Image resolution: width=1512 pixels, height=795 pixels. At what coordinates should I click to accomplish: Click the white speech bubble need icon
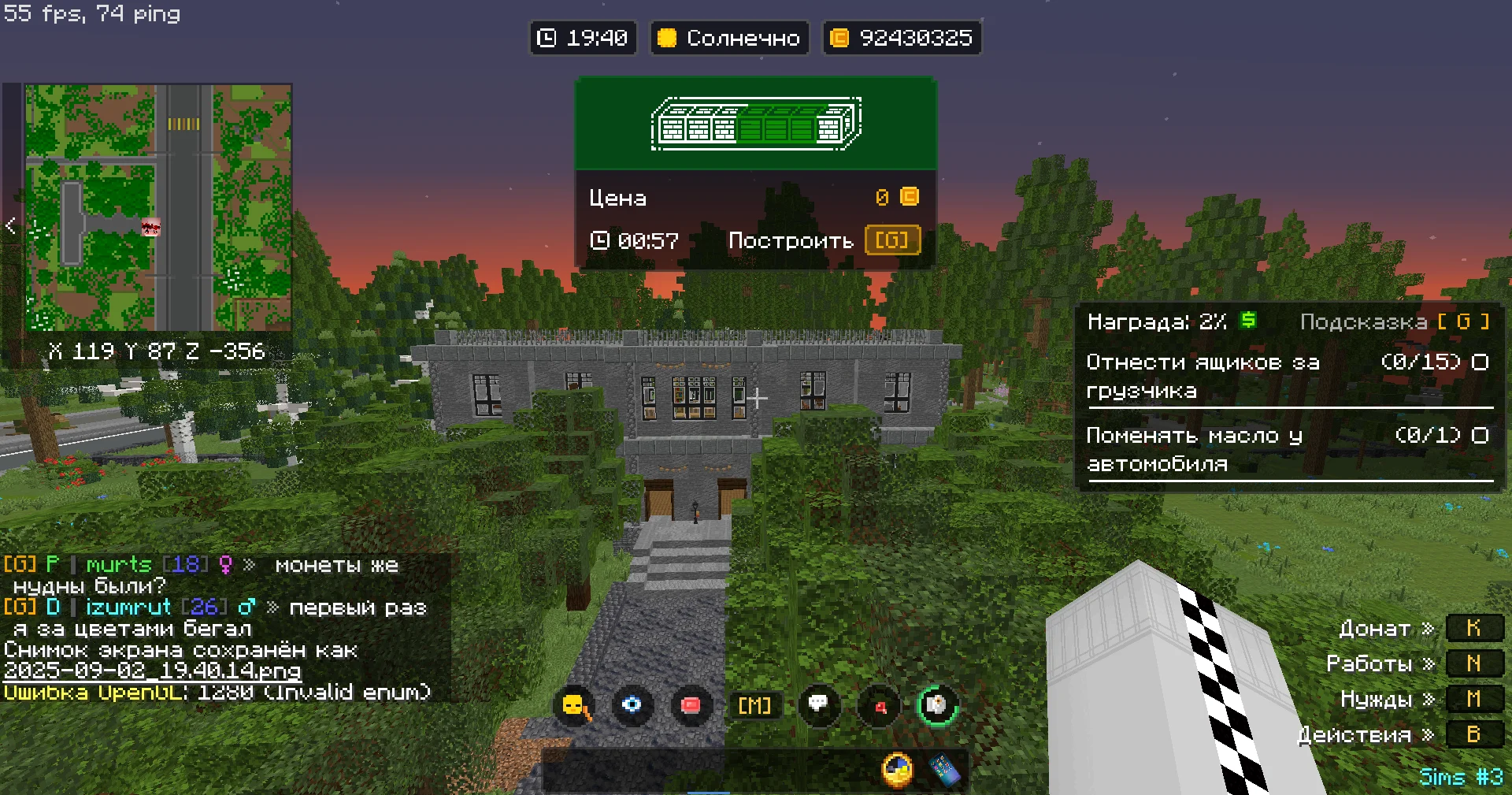(x=818, y=704)
